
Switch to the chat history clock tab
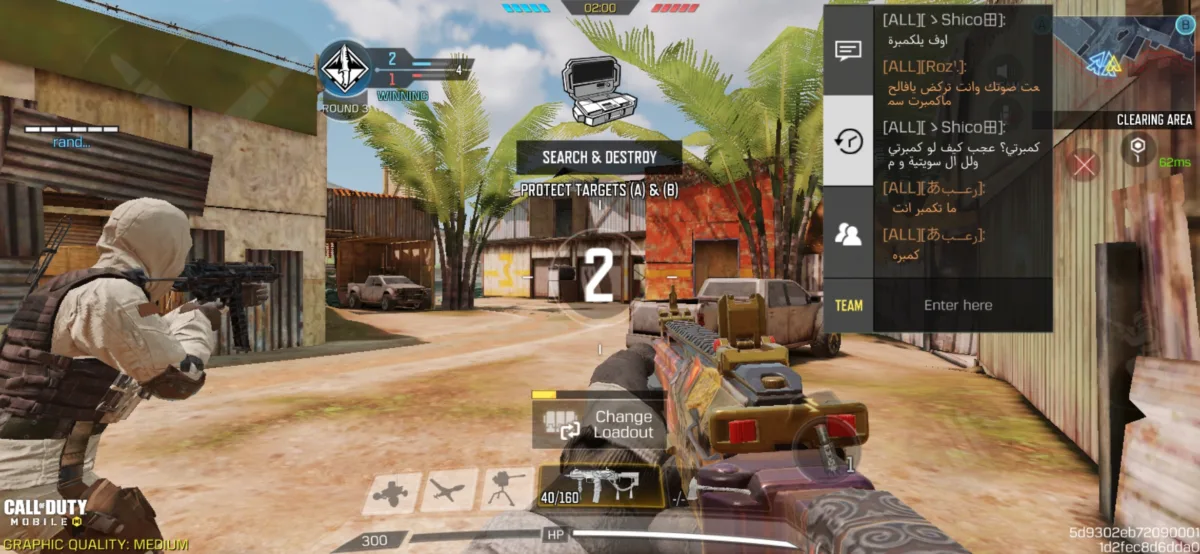coord(848,141)
